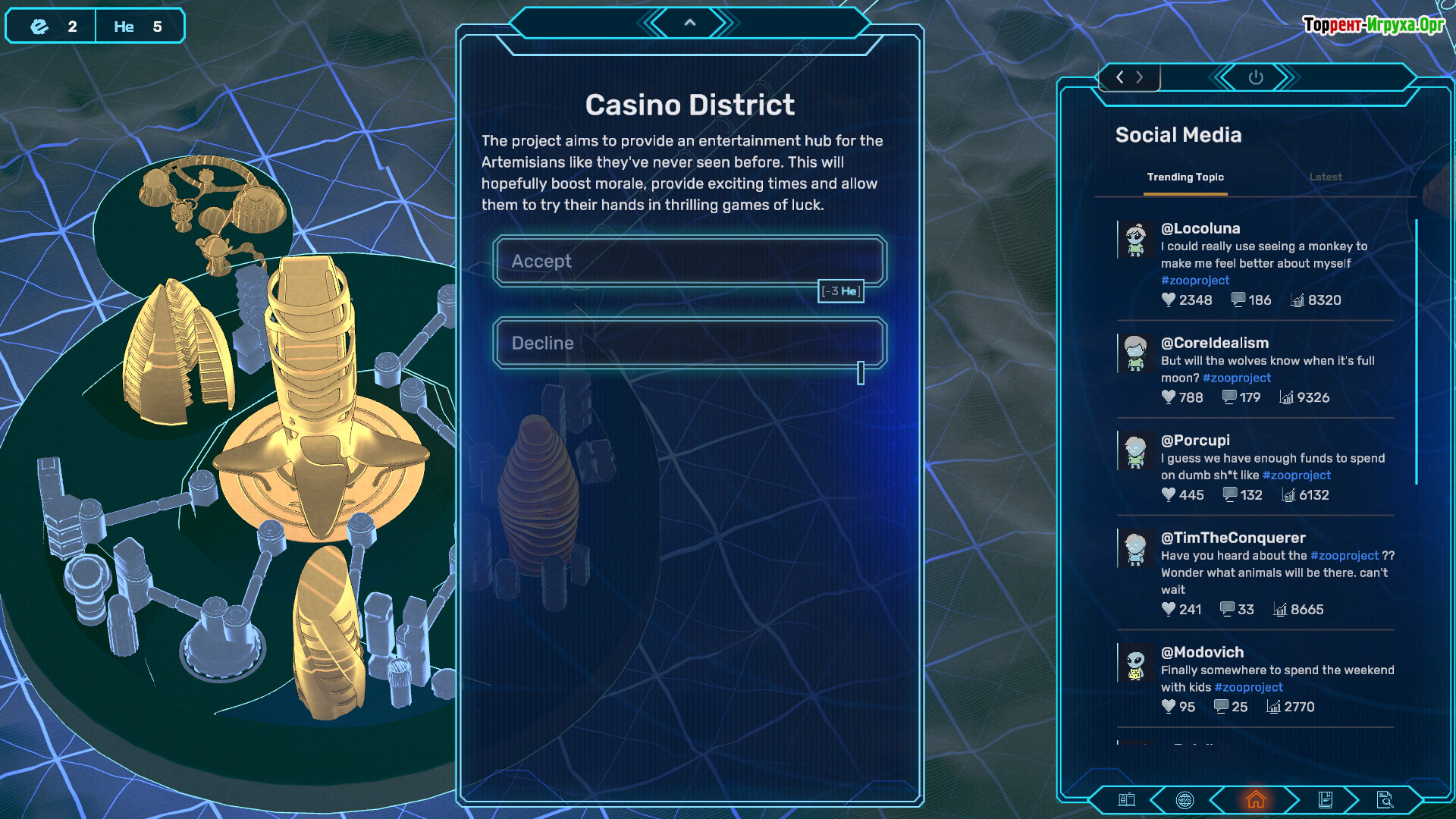Go back with the left arrow
The height and width of the screenshot is (819, 1456).
pyautogui.click(x=1120, y=77)
